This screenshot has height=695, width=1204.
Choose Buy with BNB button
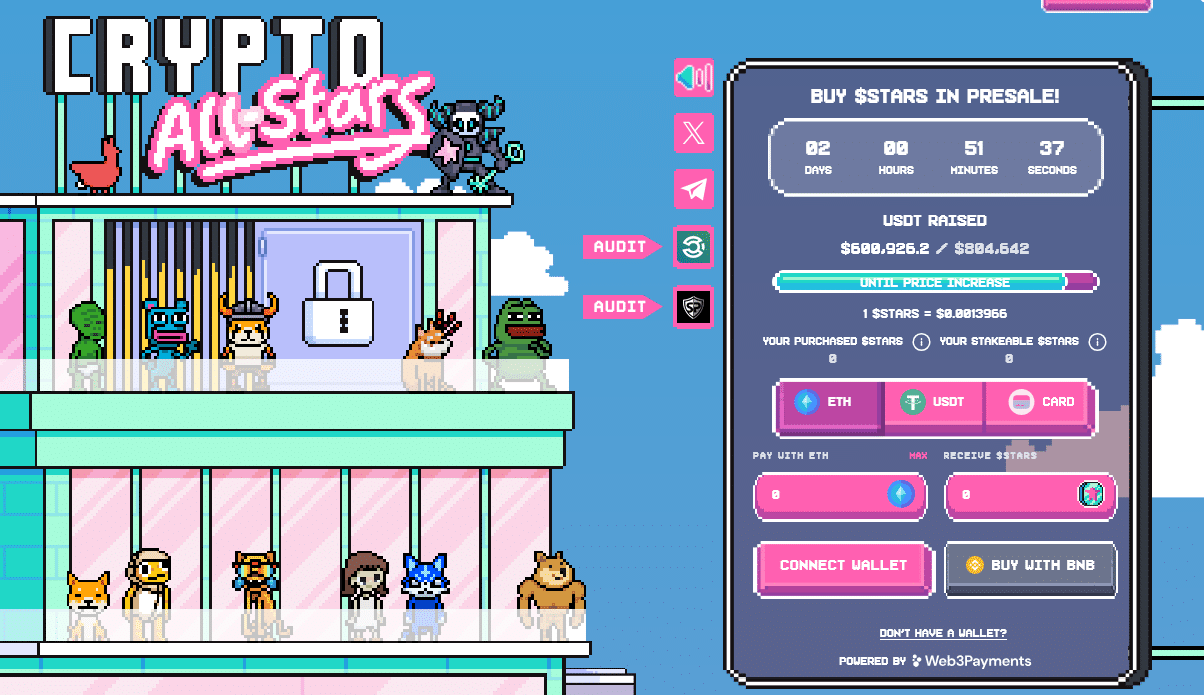point(1030,565)
